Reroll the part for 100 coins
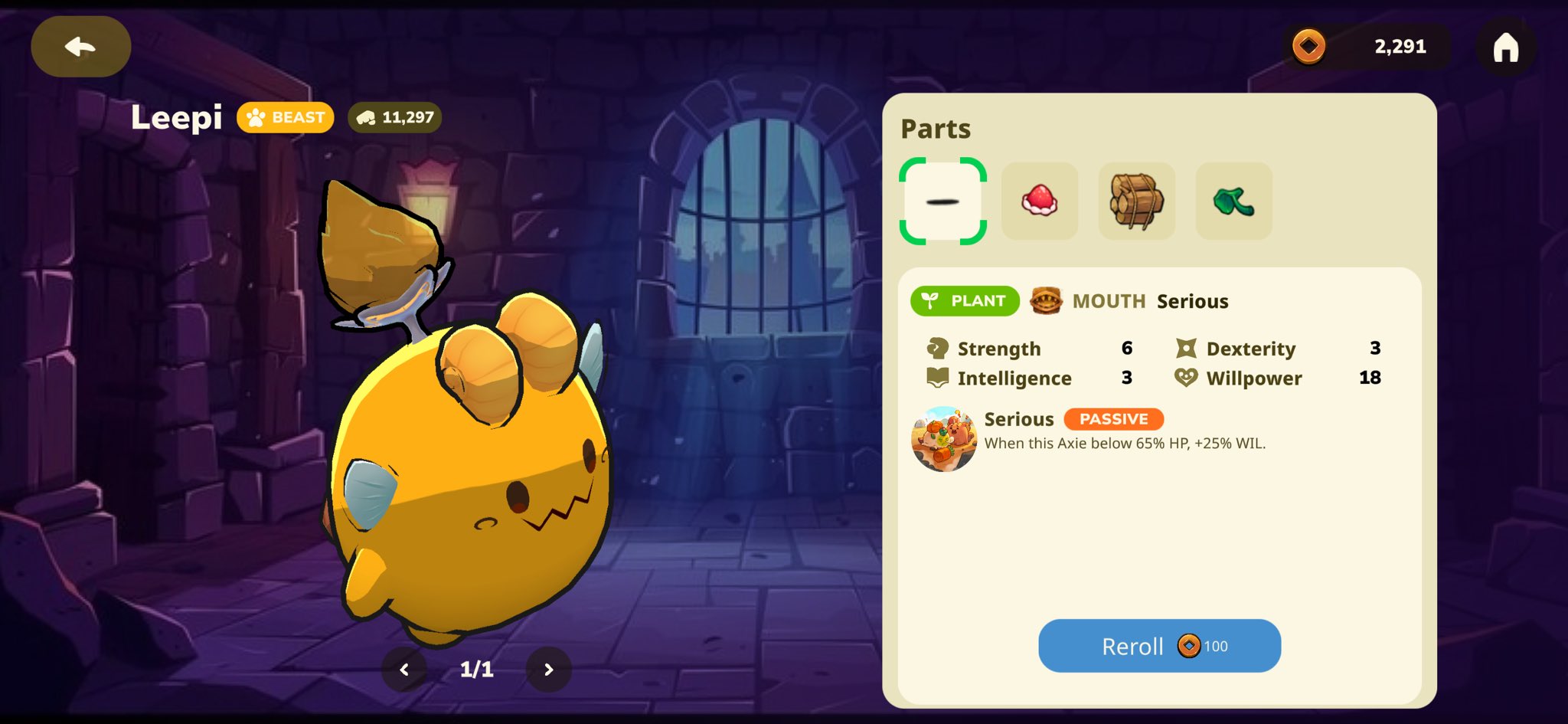1568x724 pixels. pos(1158,646)
